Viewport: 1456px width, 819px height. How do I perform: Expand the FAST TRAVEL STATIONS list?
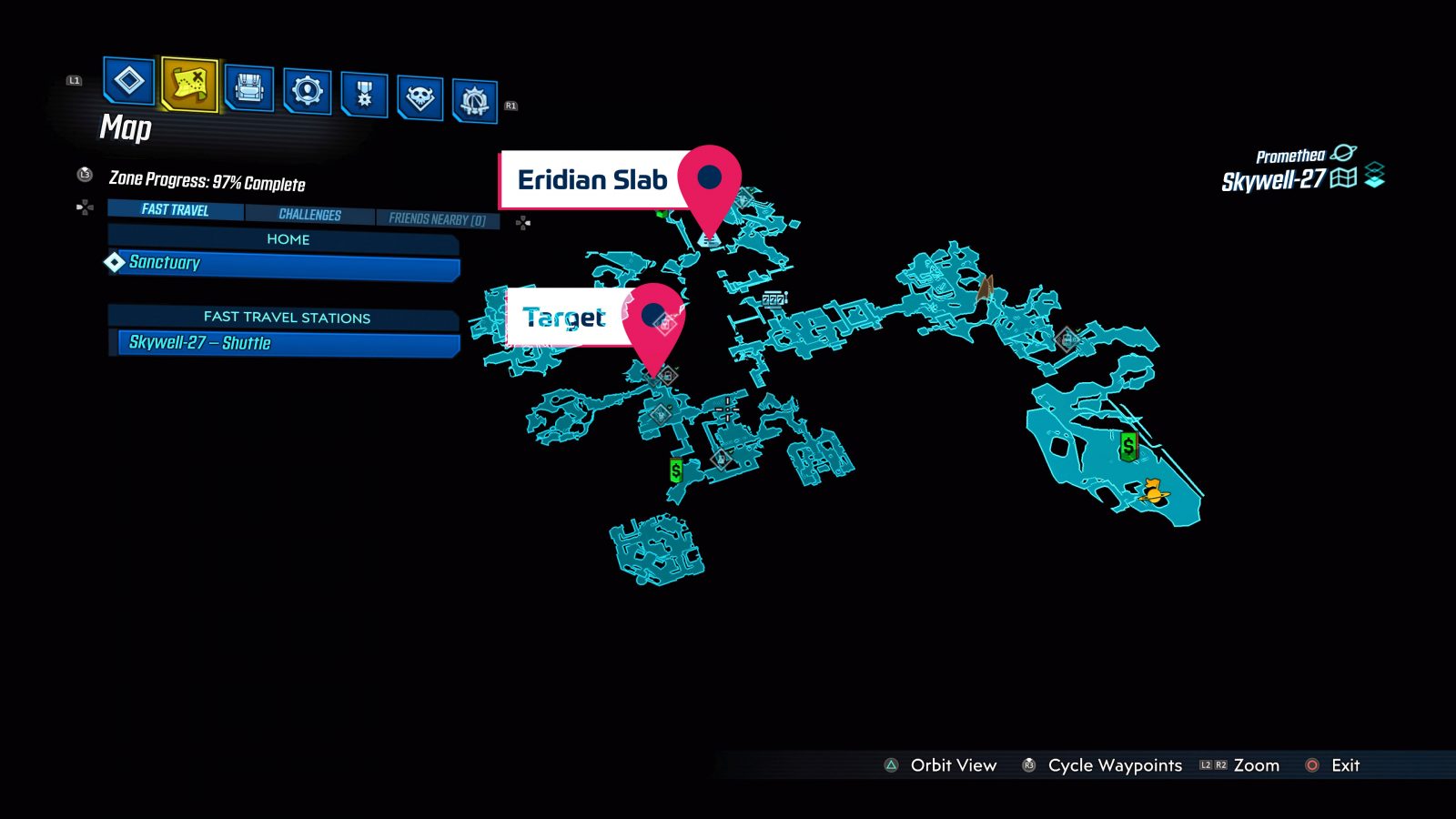pyautogui.click(x=288, y=318)
